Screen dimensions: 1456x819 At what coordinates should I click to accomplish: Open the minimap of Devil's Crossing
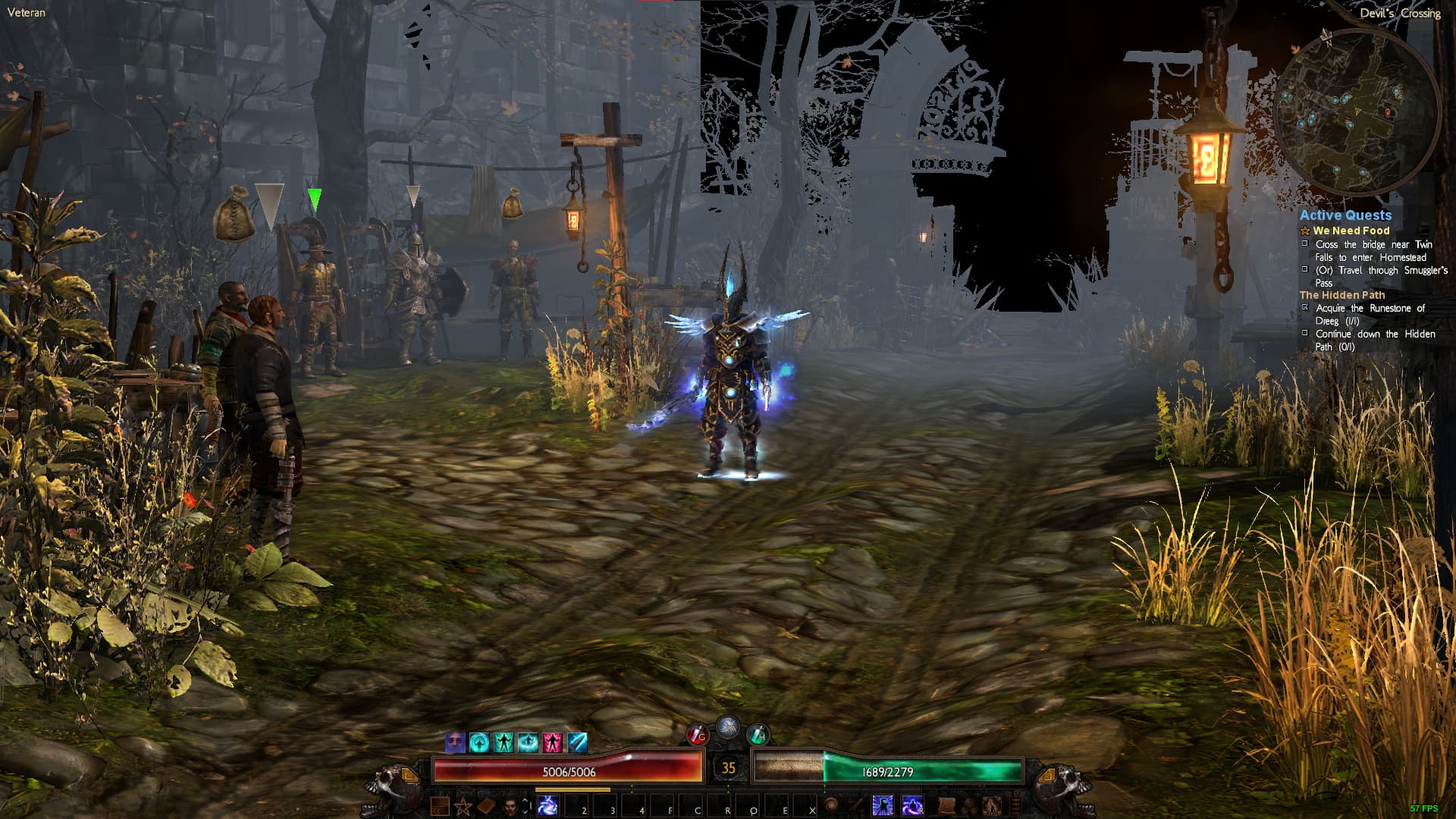tap(1356, 114)
